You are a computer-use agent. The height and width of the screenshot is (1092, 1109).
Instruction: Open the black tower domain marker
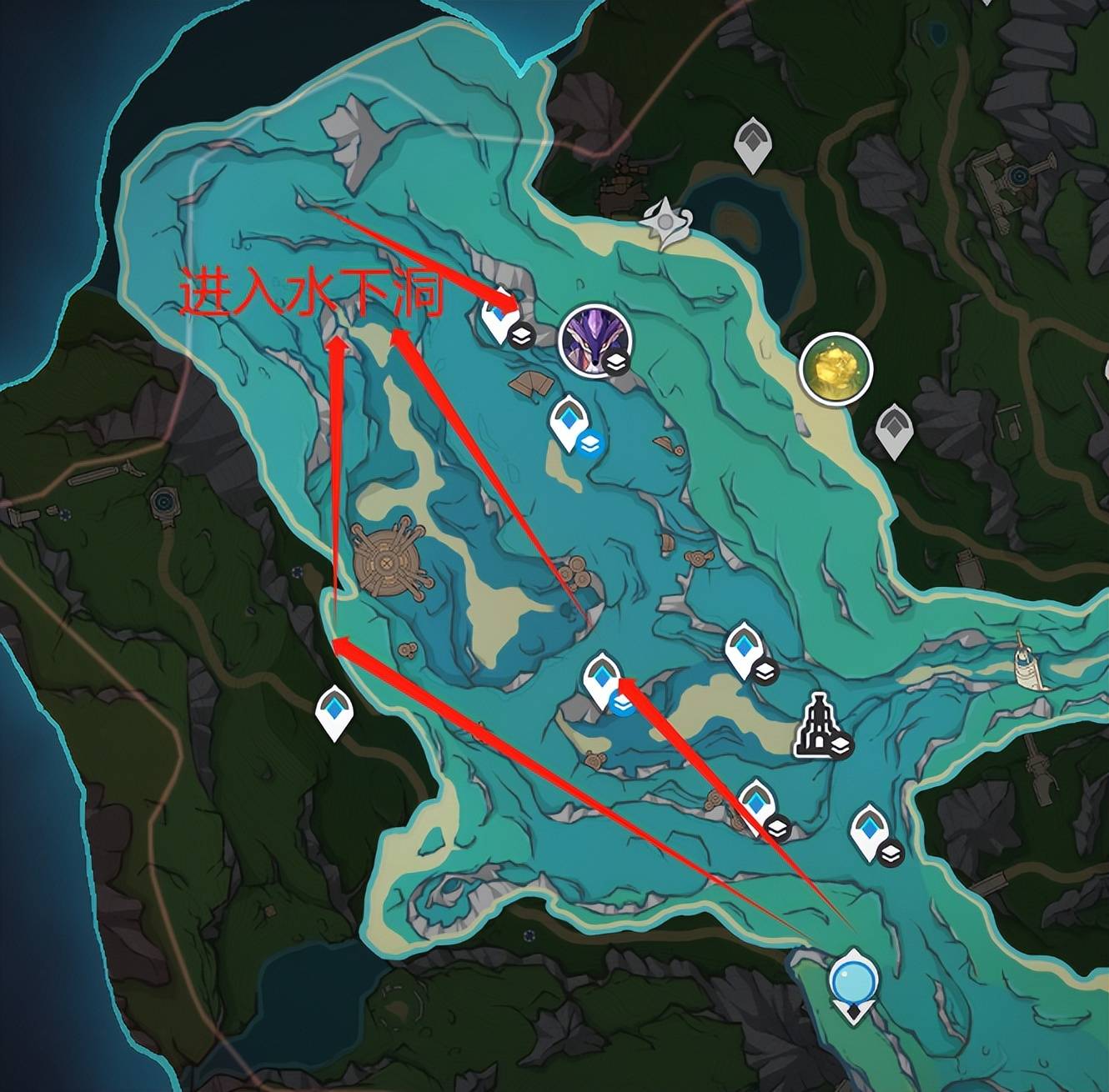817,725
